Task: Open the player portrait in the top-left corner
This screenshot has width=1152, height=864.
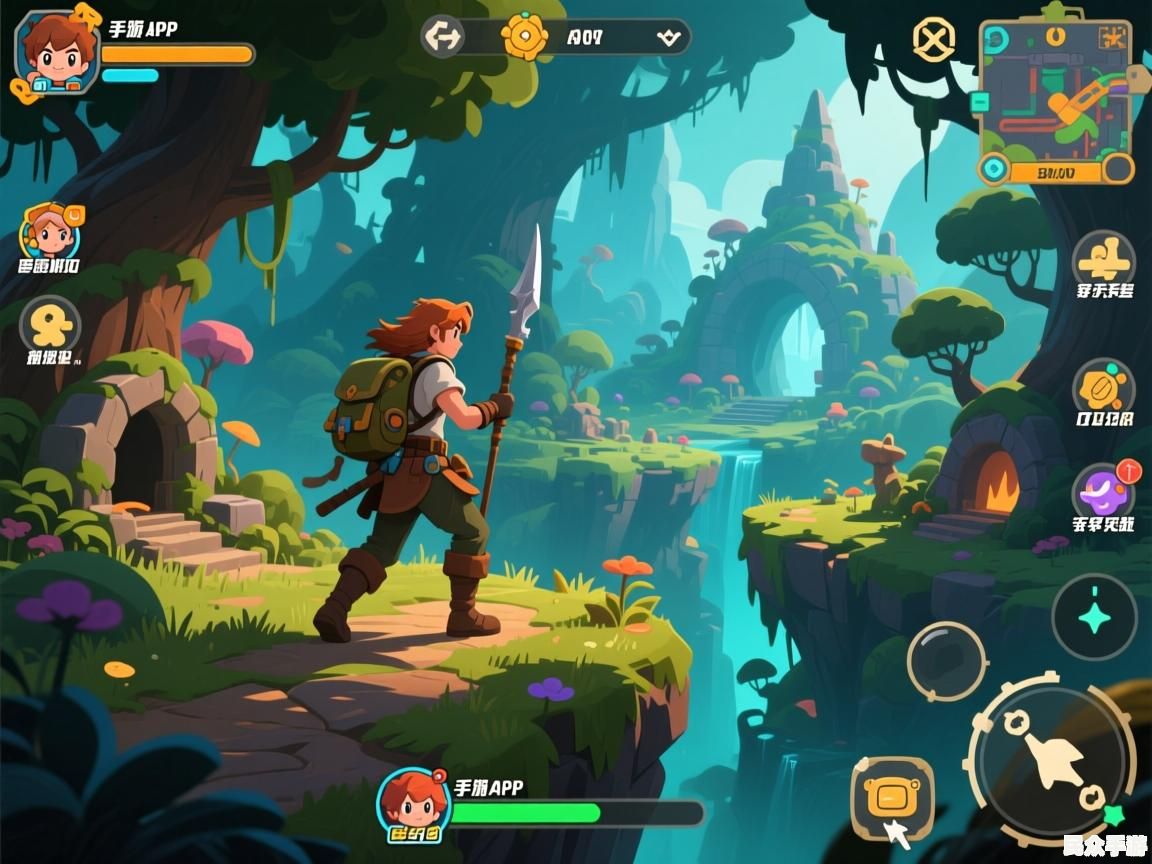Action: (57, 52)
